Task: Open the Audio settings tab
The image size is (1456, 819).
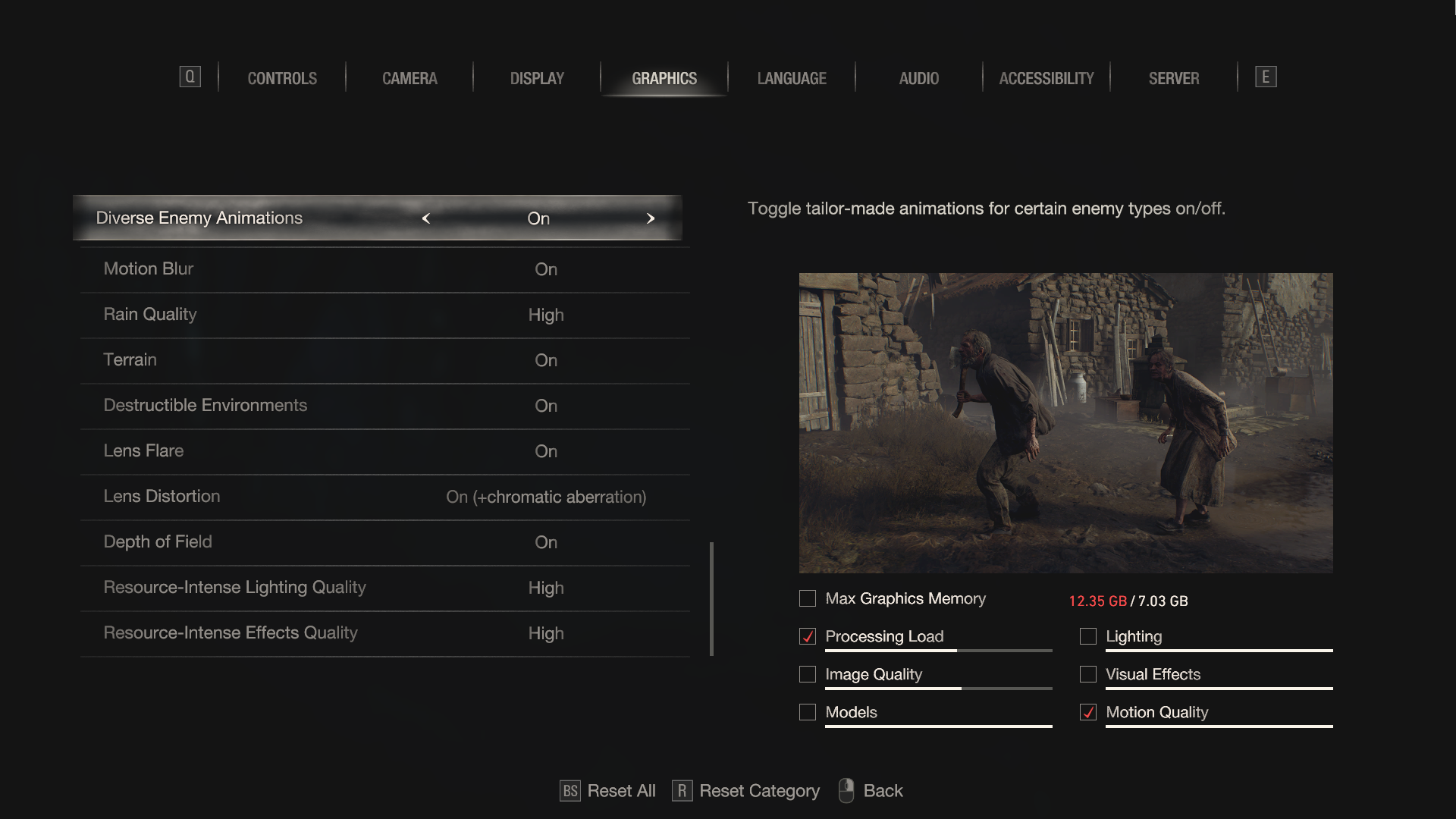Action: click(x=919, y=78)
